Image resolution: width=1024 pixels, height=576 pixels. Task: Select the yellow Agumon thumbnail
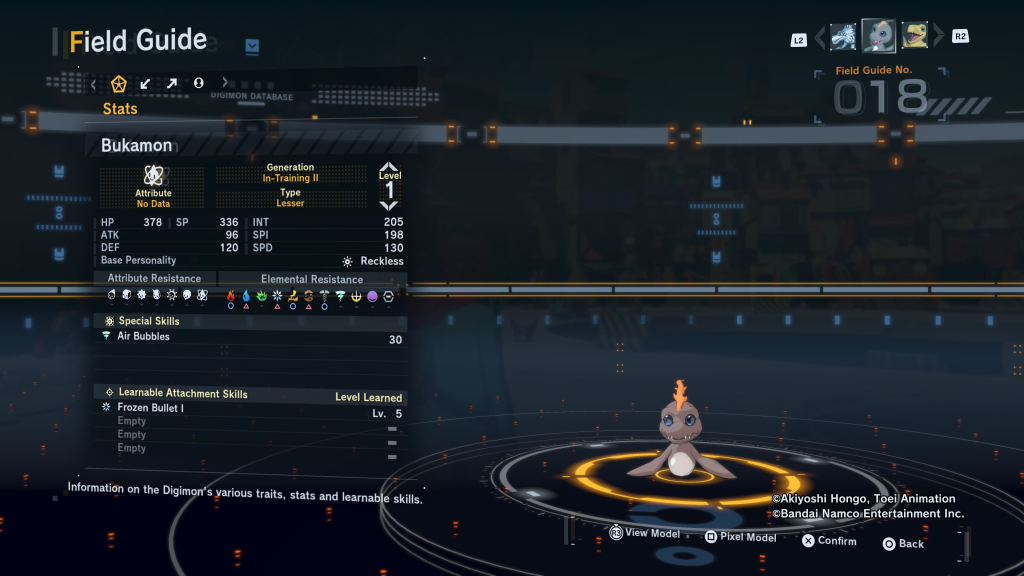tap(914, 37)
